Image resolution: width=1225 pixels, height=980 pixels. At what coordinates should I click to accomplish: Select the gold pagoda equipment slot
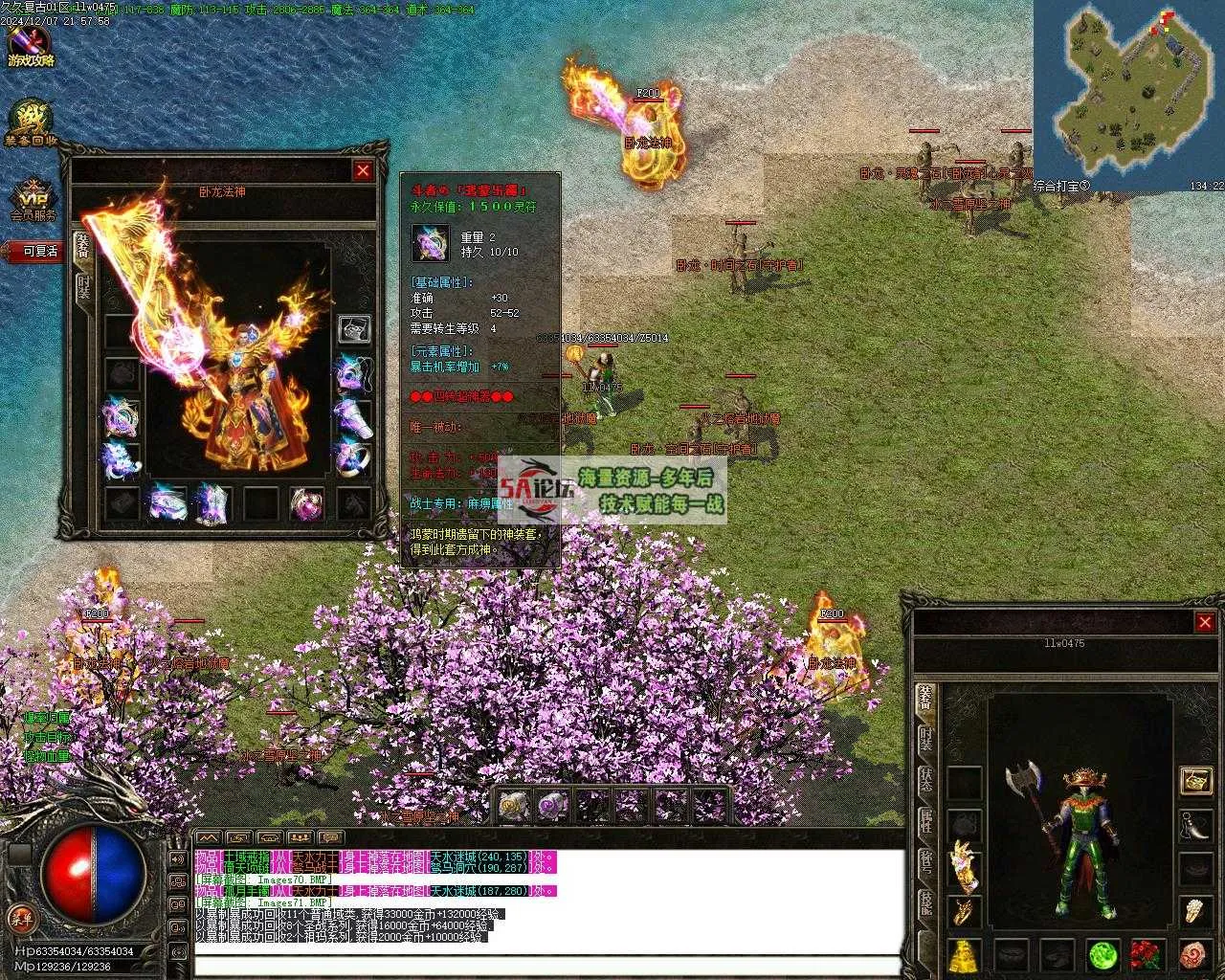(x=965, y=954)
